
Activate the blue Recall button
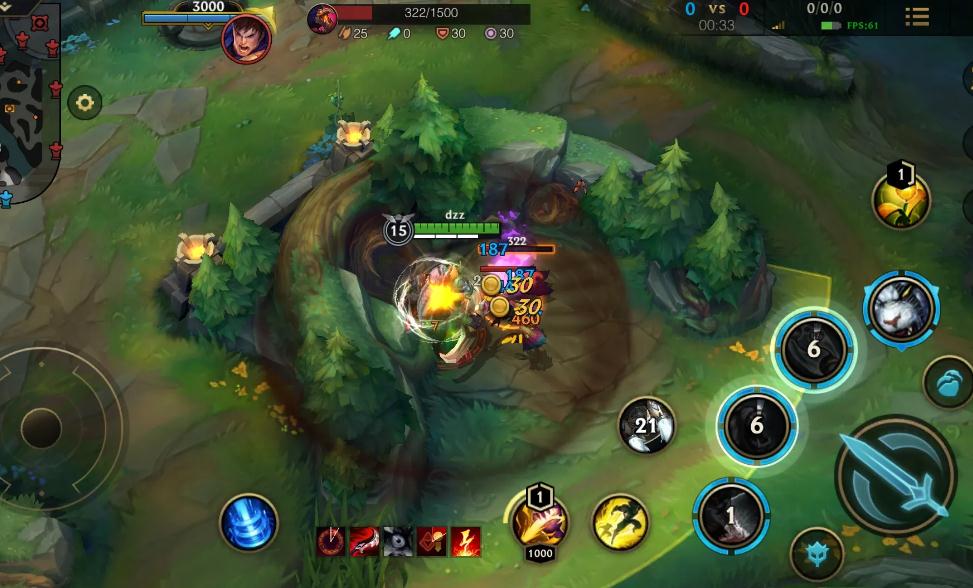coord(248,522)
